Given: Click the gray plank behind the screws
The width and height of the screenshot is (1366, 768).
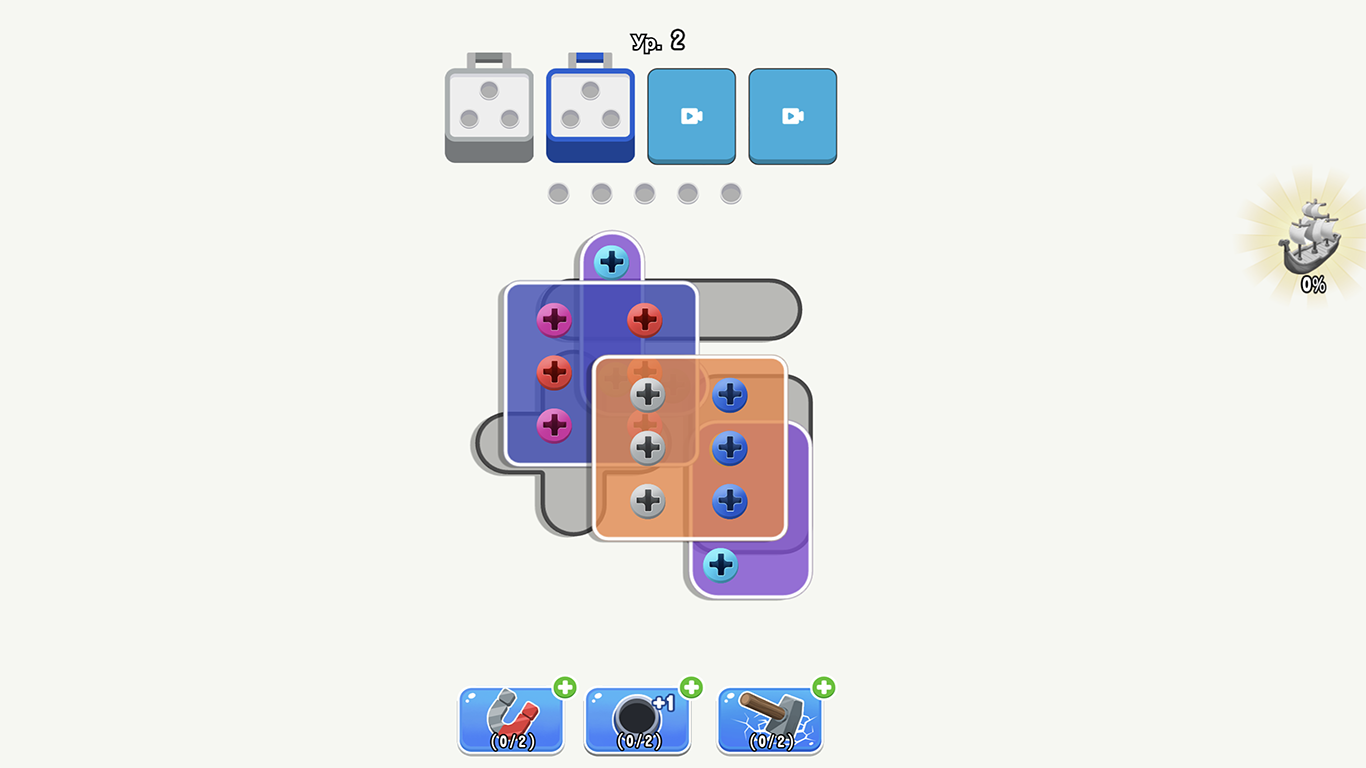Looking at the screenshot, I should point(755,309).
